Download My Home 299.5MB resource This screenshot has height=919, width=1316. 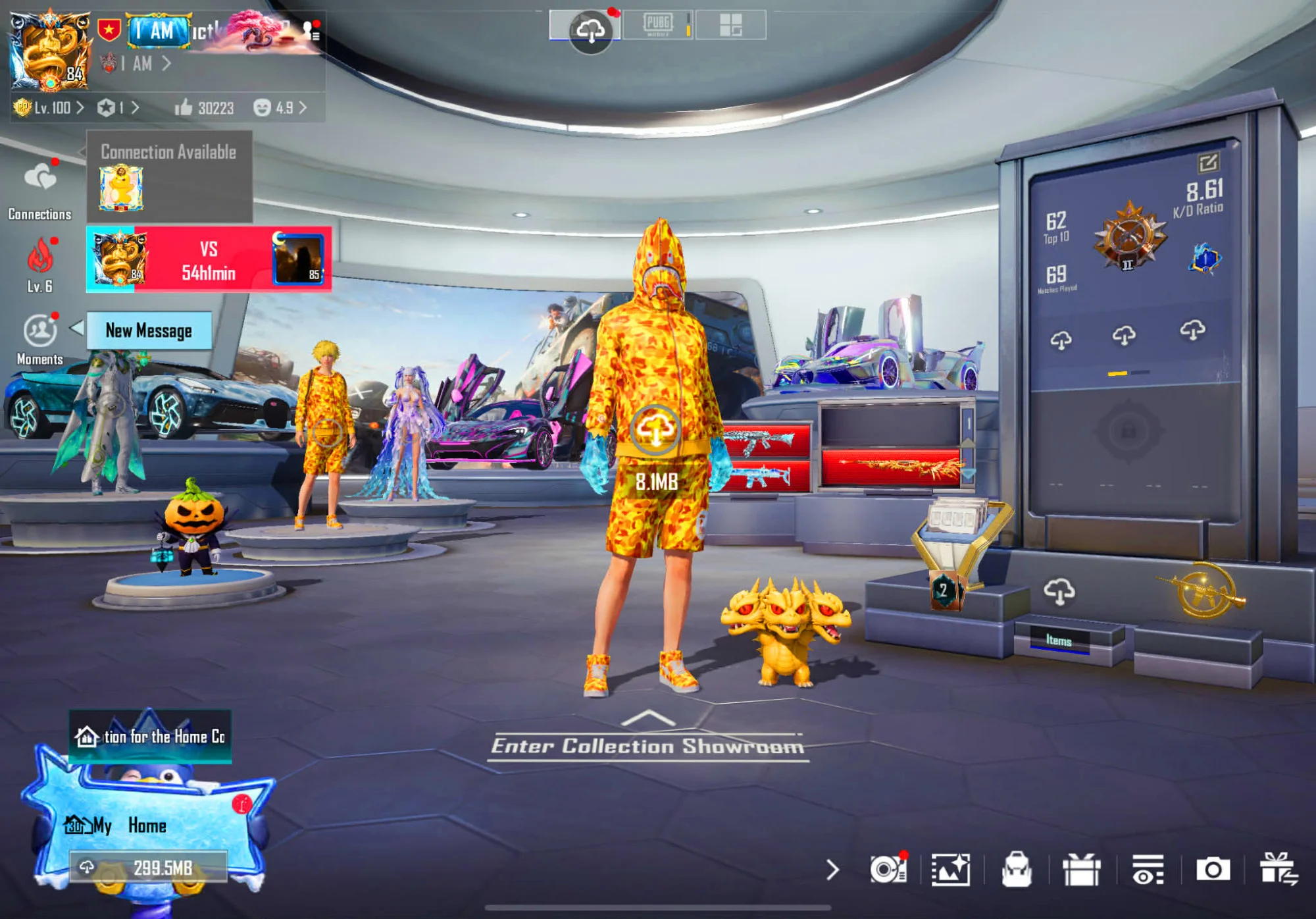tap(149, 868)
